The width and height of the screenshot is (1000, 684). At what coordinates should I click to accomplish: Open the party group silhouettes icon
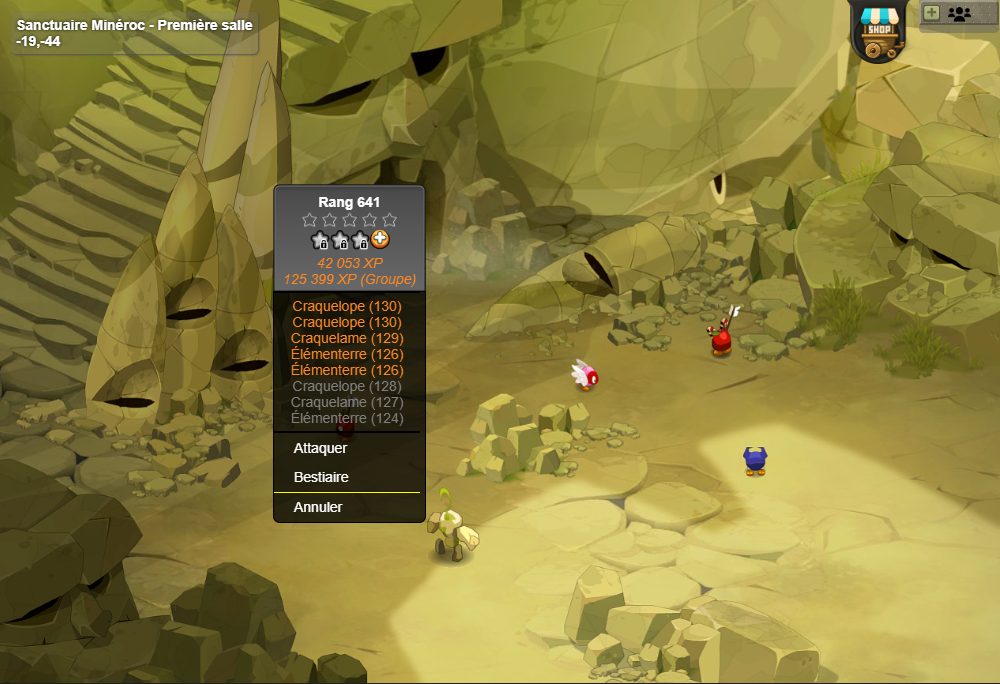point(959,13)
